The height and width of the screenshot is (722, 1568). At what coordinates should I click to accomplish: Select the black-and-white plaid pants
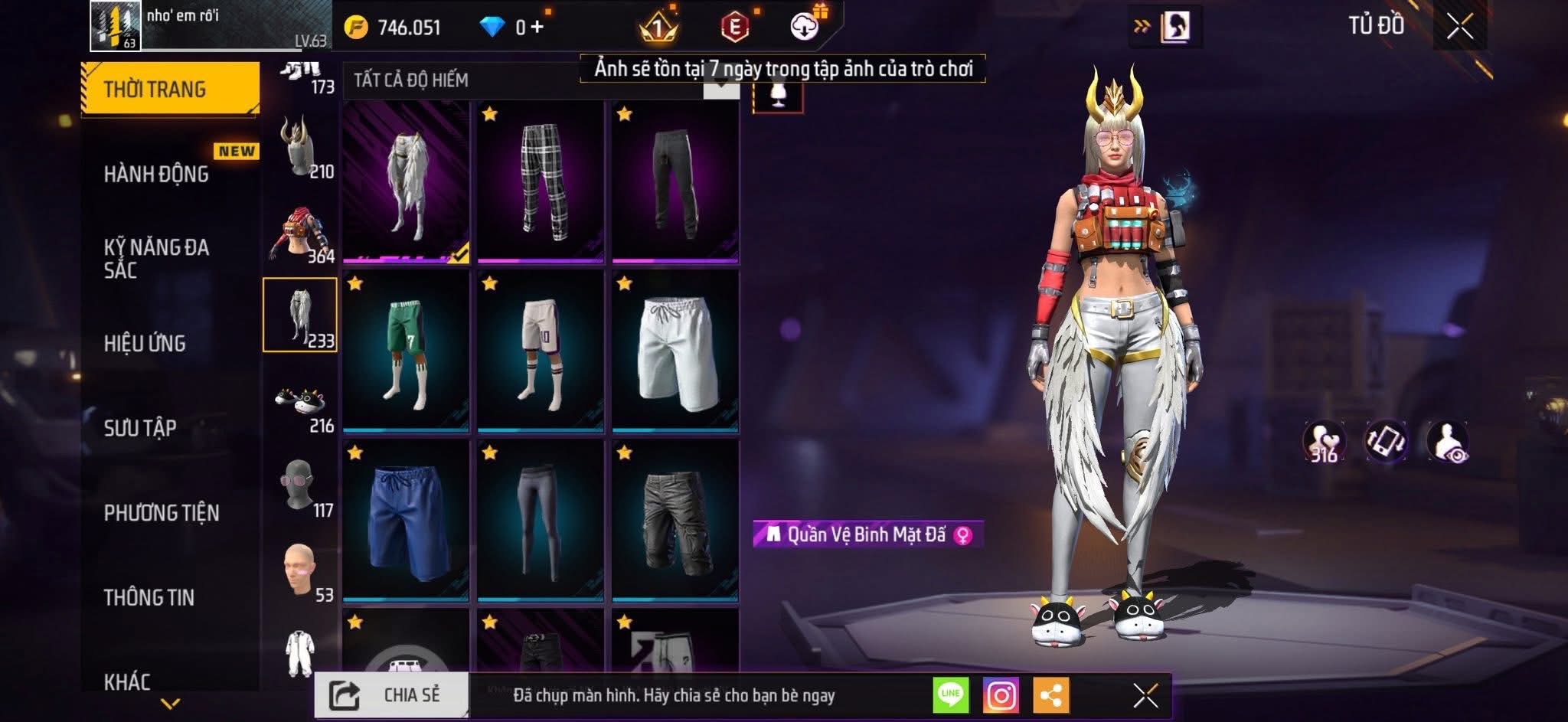(x=541, y=182)
